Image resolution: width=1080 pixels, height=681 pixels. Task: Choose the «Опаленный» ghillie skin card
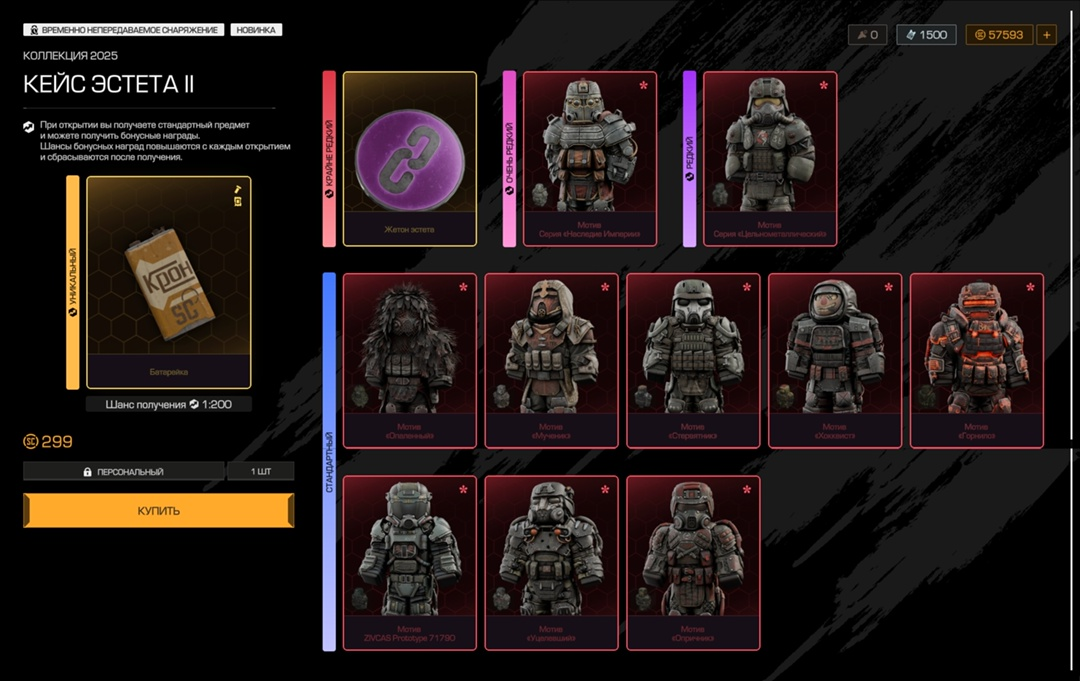tap(410, 360)
